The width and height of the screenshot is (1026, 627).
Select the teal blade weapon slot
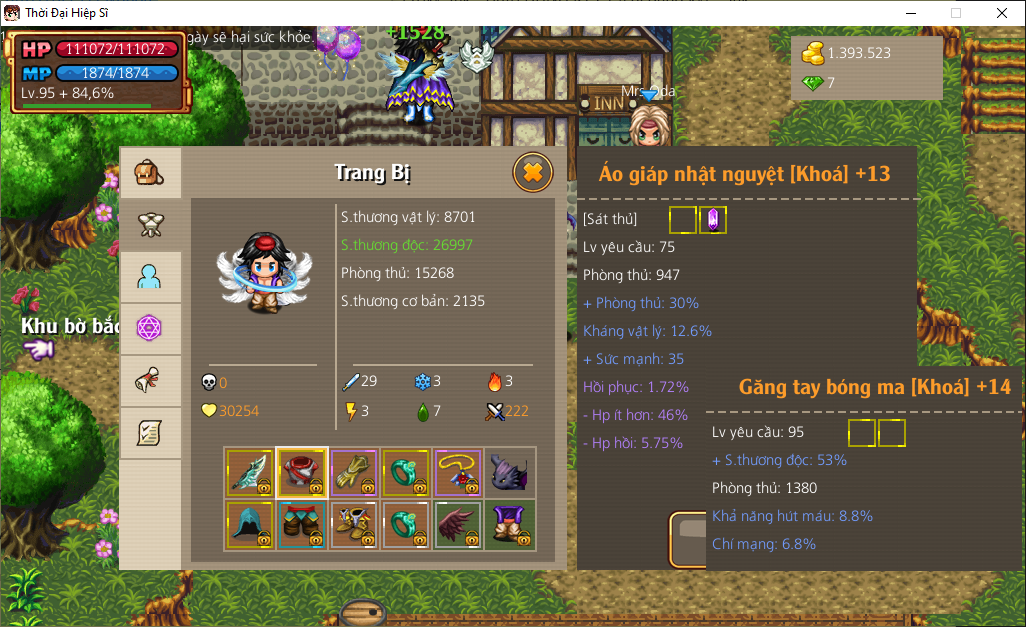pos(250,473)
